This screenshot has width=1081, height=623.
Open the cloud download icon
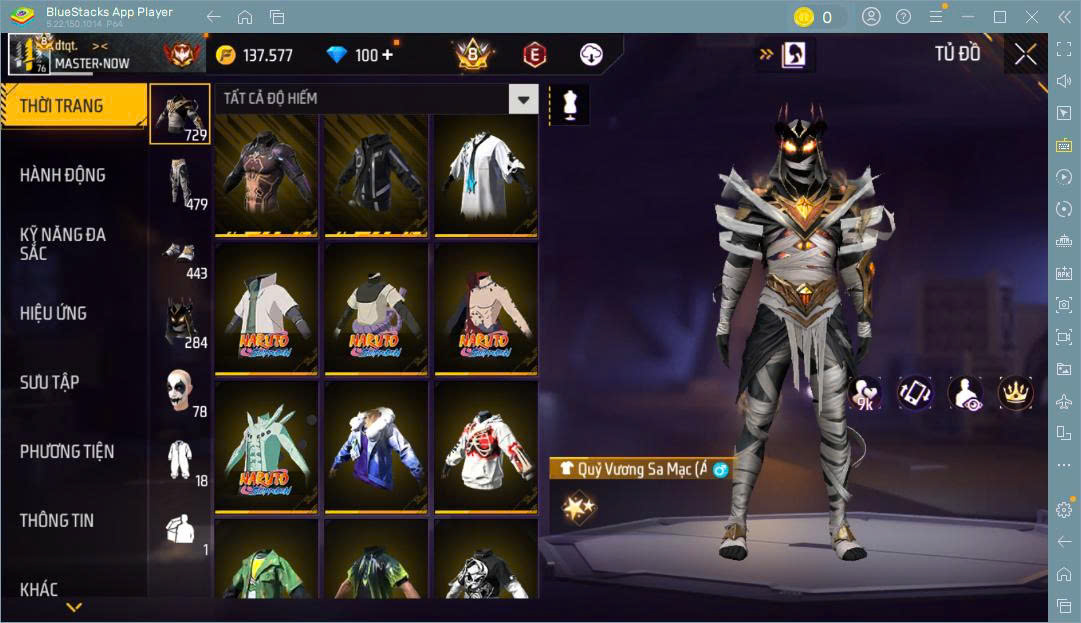[x=591, y=54]
